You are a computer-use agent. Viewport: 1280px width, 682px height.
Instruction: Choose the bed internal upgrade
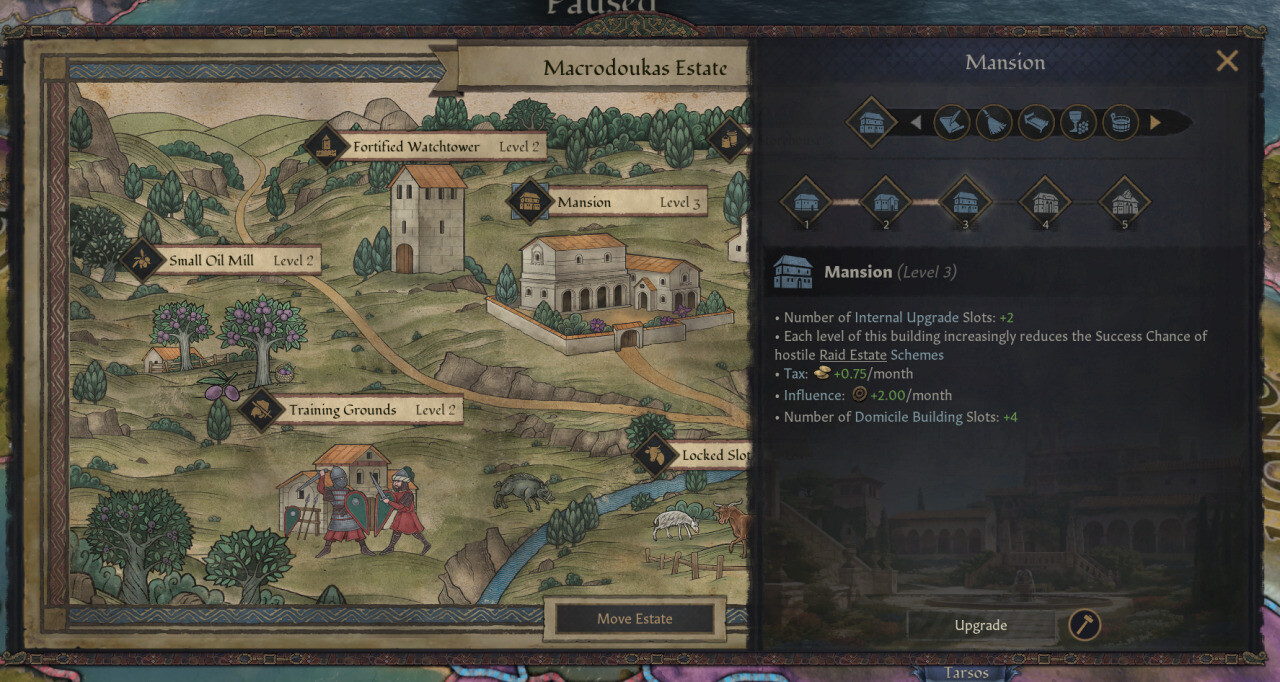coord(1036,123)
